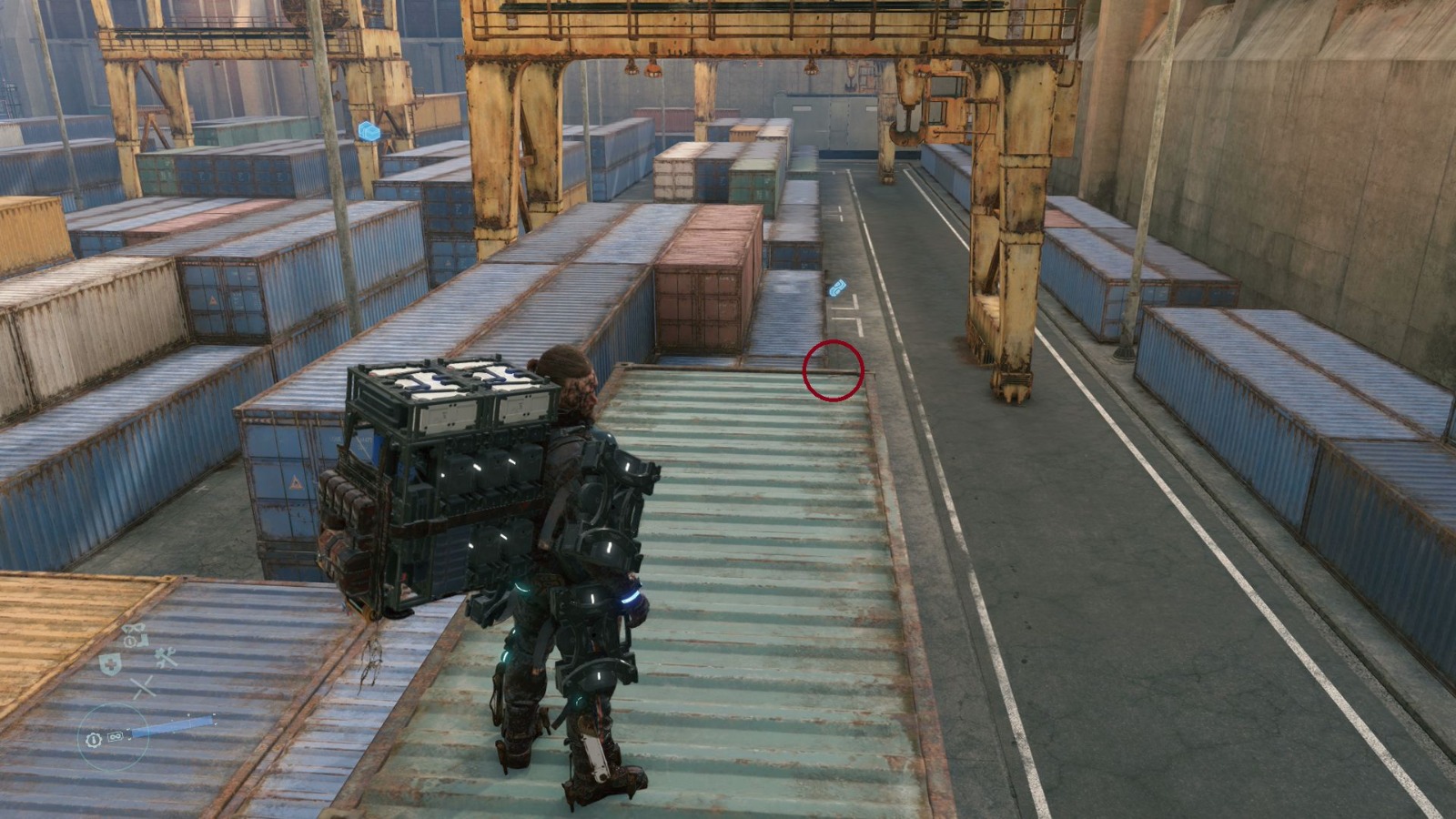
Task: Click the circled info badge near the boot icon
Action: point(129,642)
